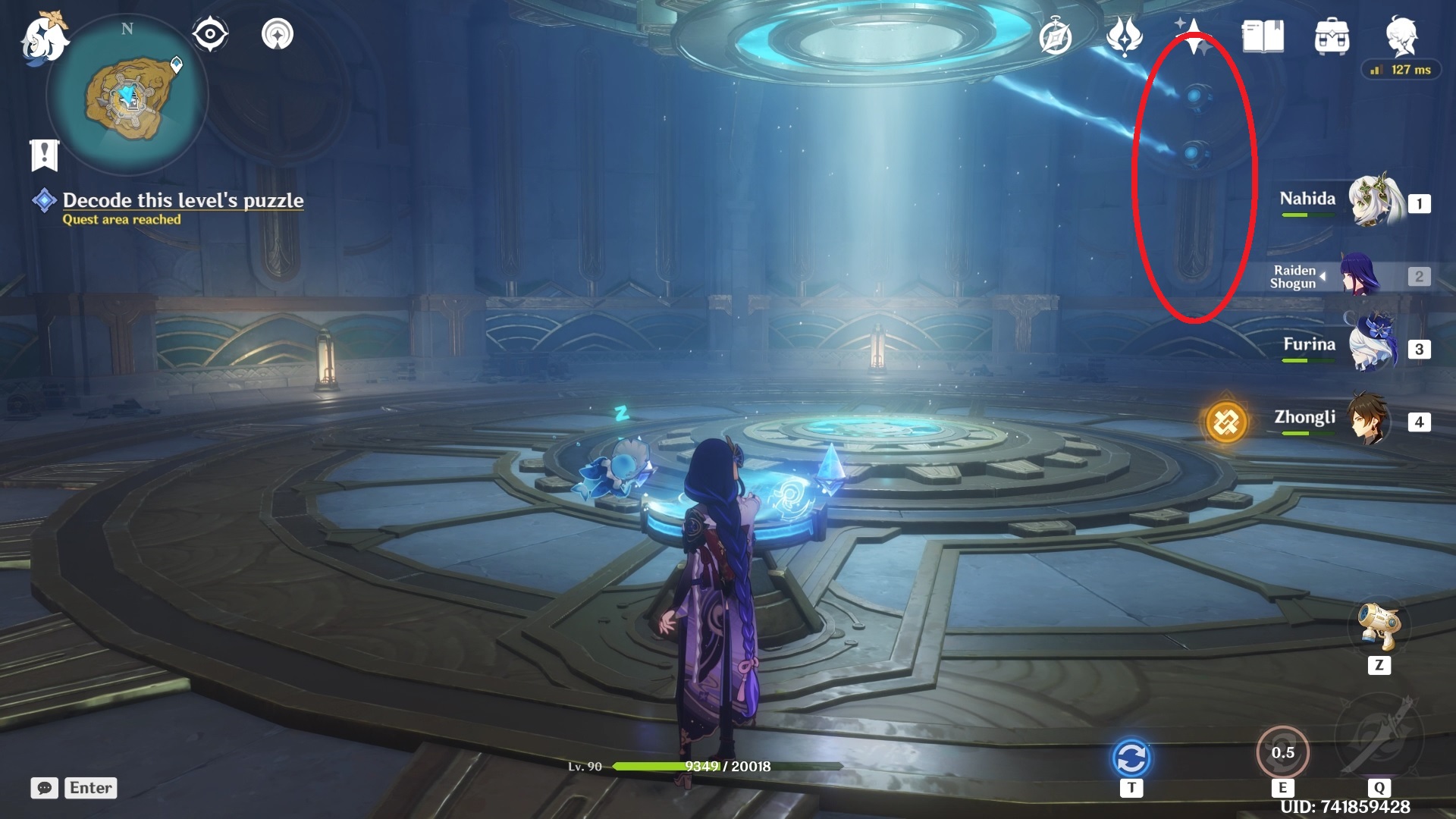Viewport: 1456px width, 819px height.
Task: Open the adventure compass icon
Action: (1055, 37)
